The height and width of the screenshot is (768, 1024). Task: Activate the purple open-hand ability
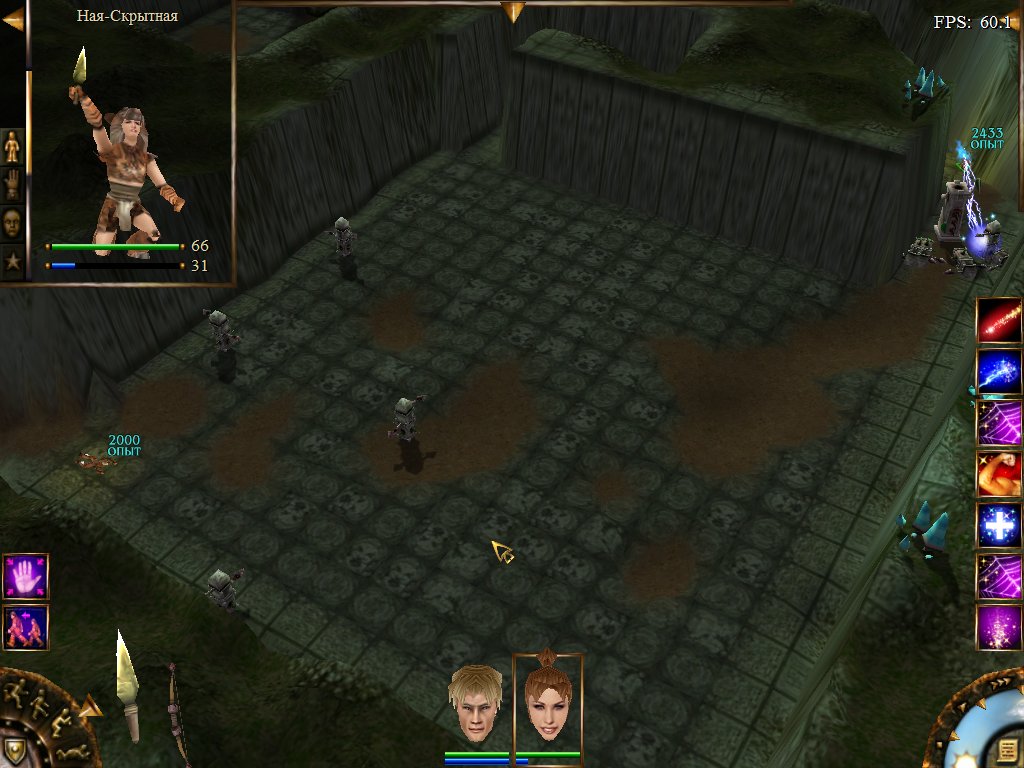(x=25, y=576)
